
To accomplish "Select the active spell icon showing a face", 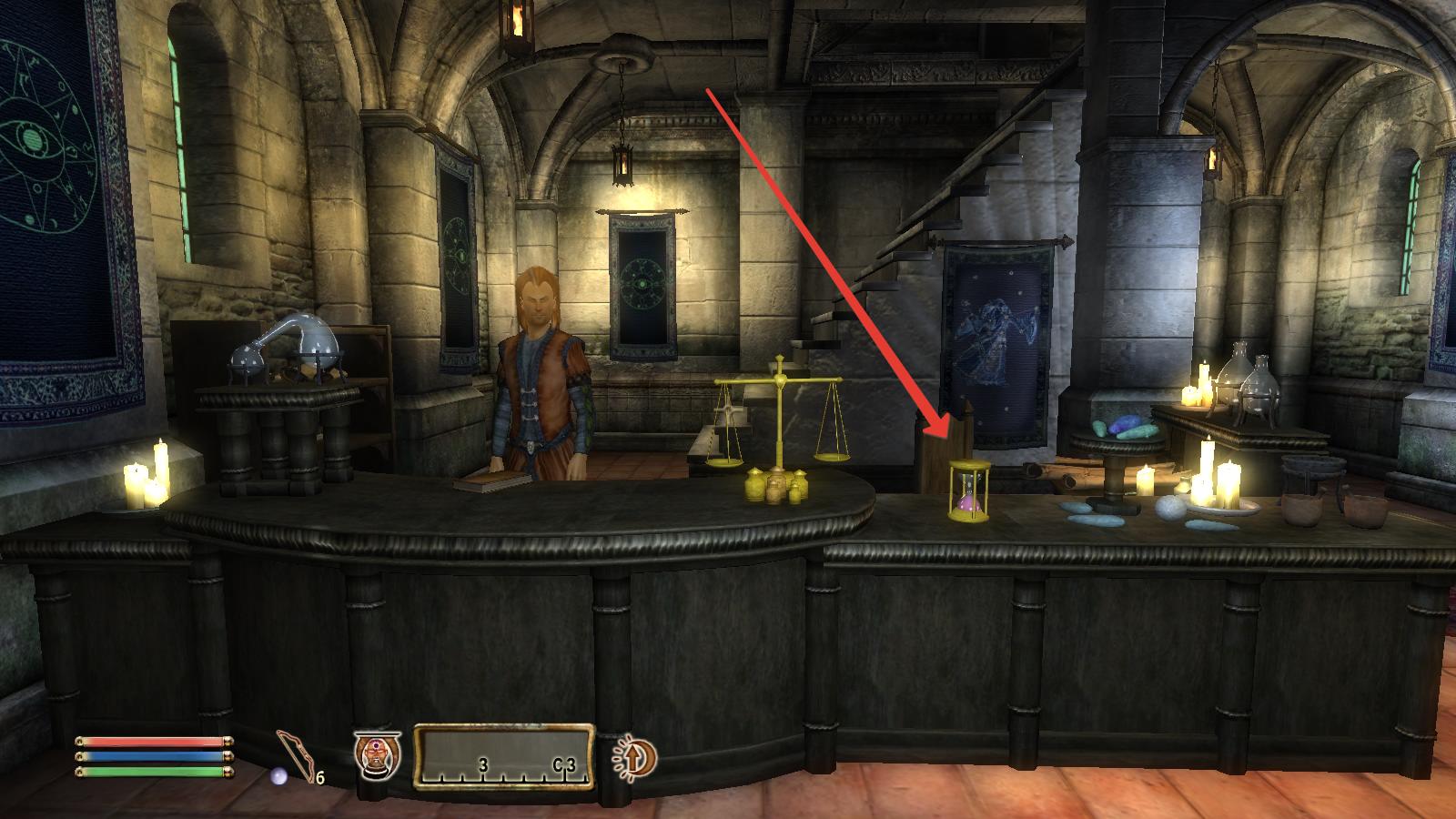I will pyautogui.click(x=377, y=755).
